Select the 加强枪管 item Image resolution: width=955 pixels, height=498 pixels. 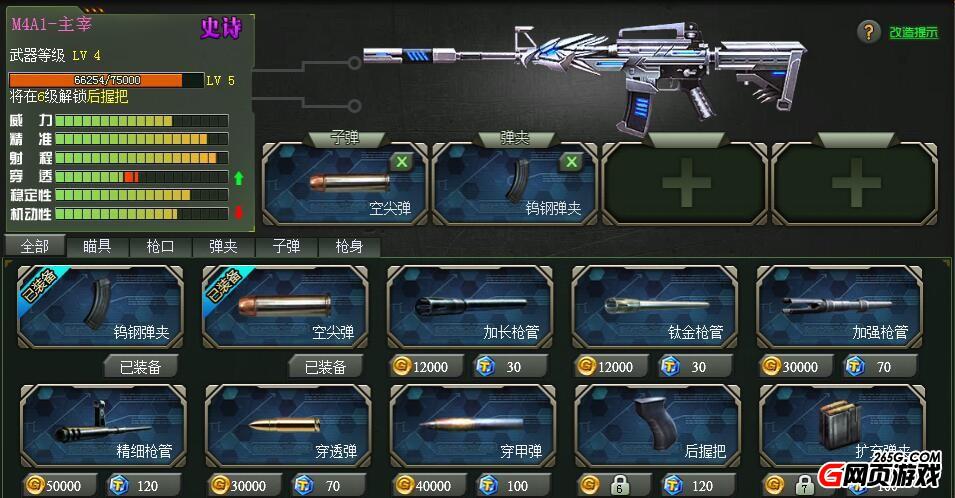click(x=840, y=306)
